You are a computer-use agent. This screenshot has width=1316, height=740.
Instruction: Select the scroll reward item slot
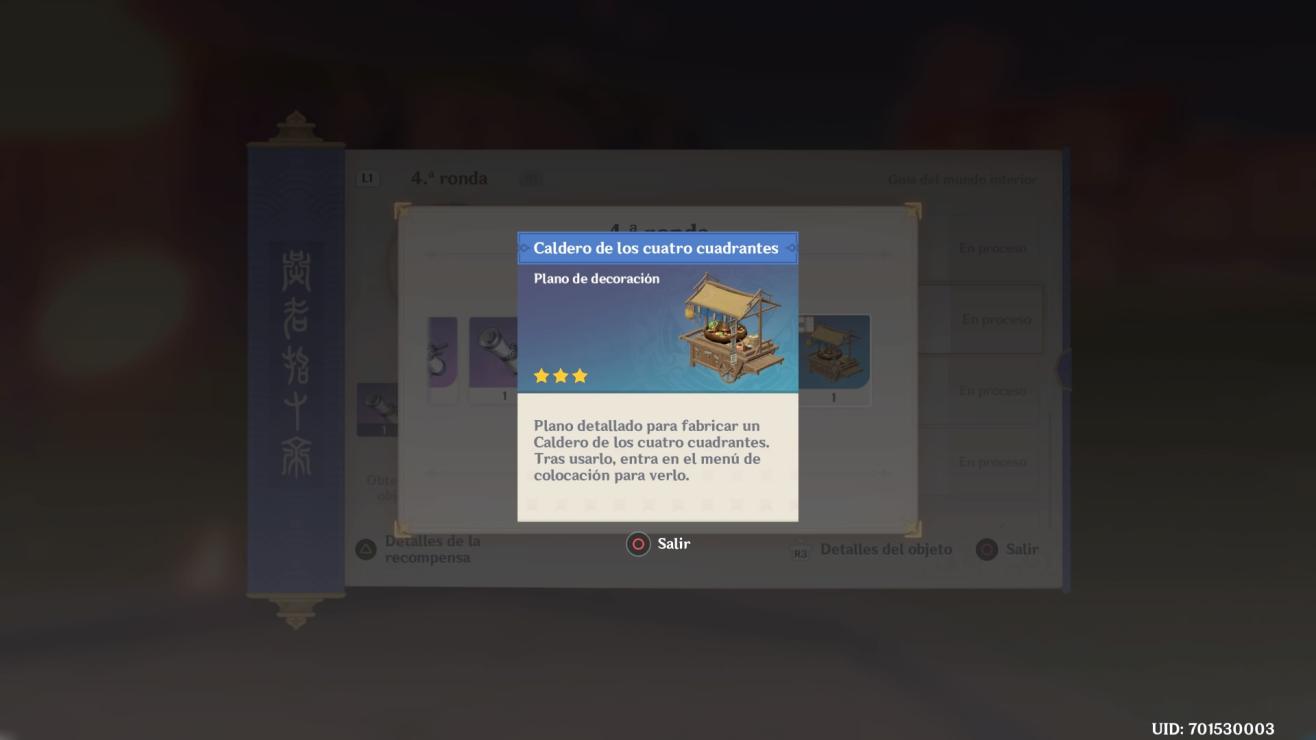tap(492, 356)
